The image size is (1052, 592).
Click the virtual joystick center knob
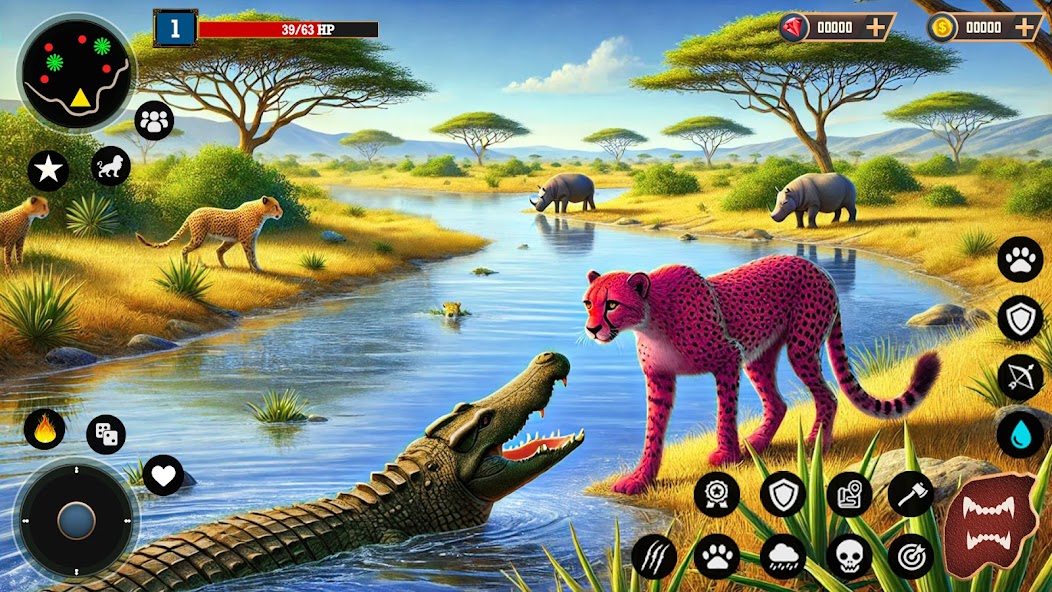(76, 520)
